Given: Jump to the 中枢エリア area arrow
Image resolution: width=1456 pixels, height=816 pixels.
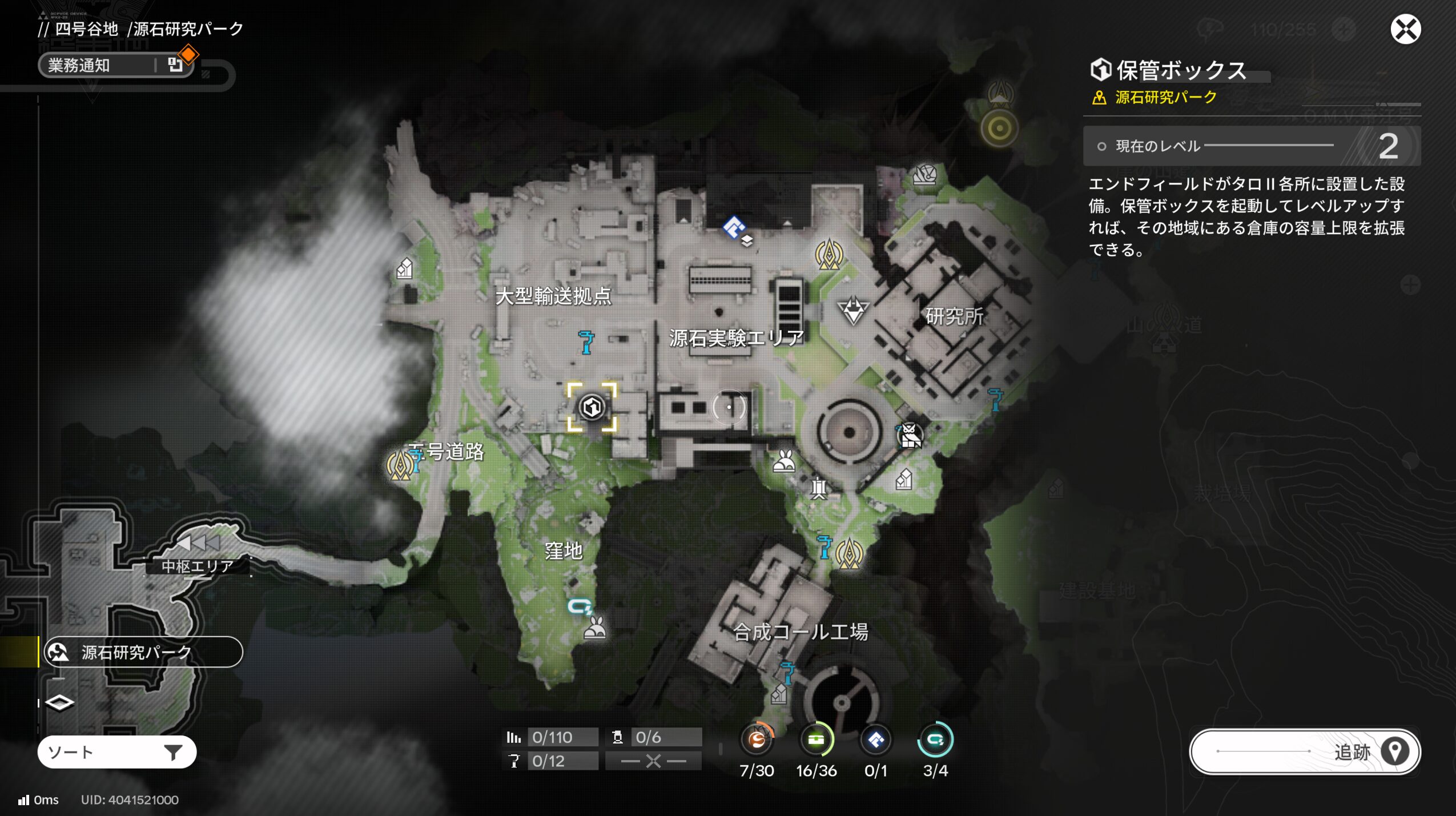Looking at the screenshot, I should click(x=198, y=542).
